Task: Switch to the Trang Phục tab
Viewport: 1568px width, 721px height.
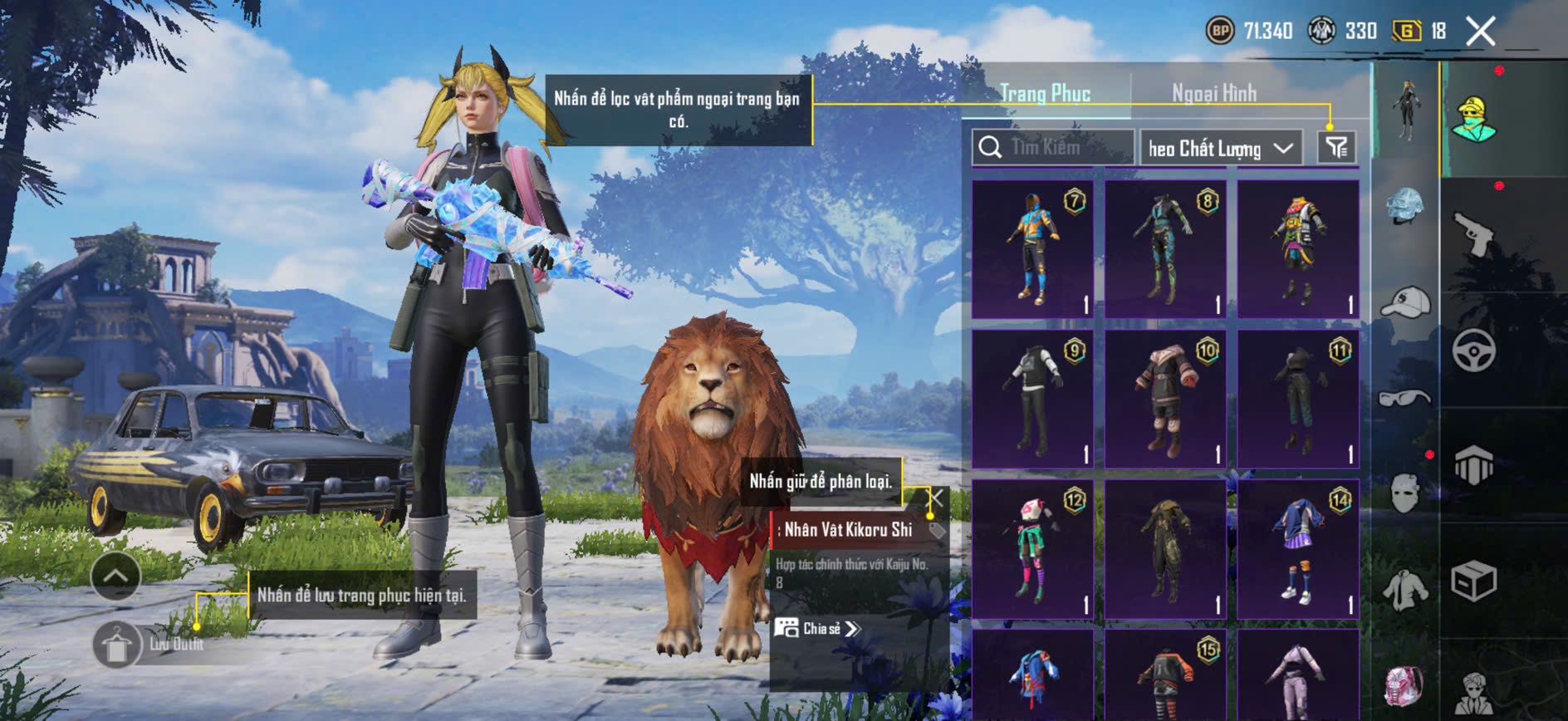Action: point(1045,93)
